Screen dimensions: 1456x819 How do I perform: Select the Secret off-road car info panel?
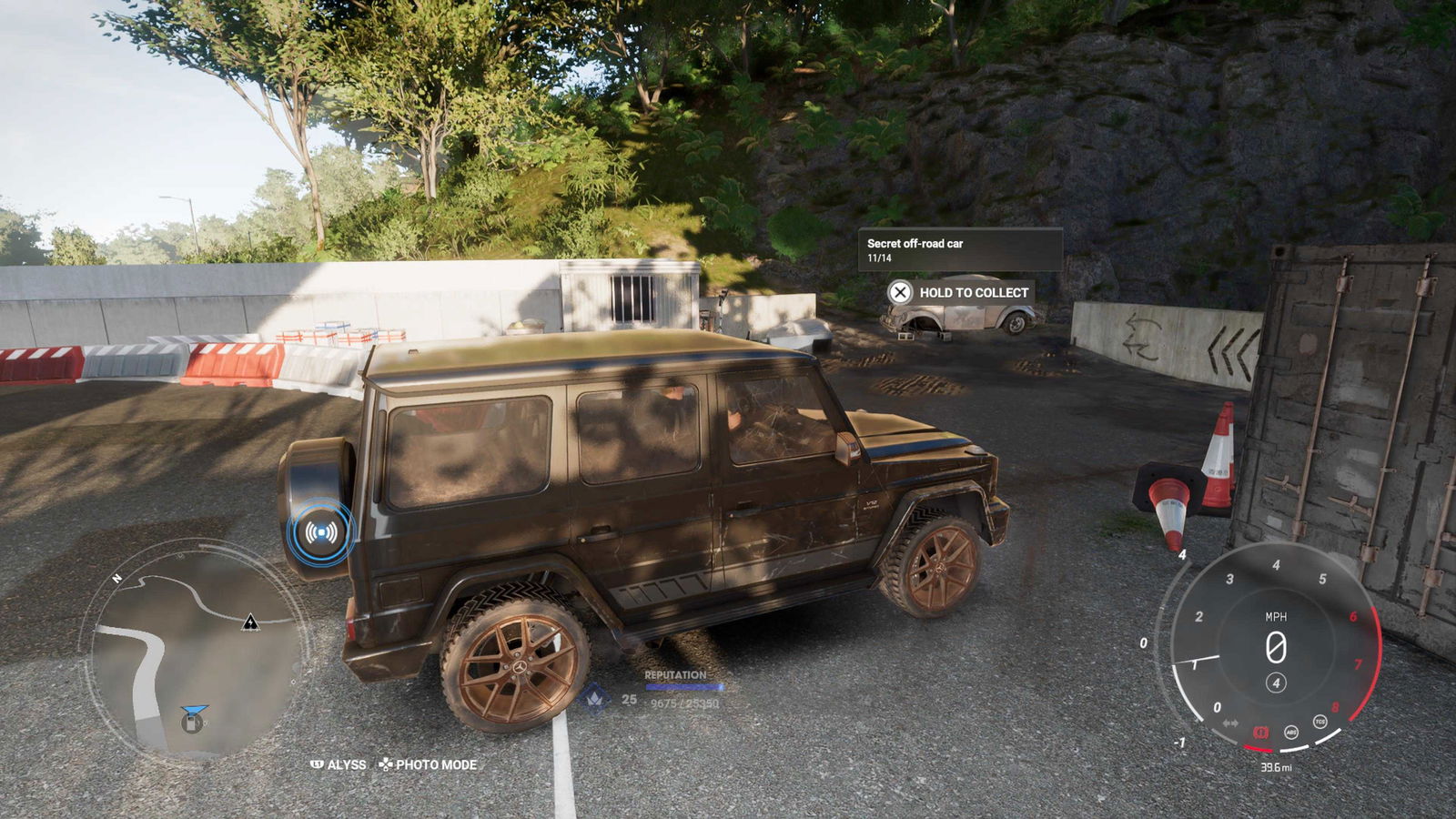click(x=960, y=250)
